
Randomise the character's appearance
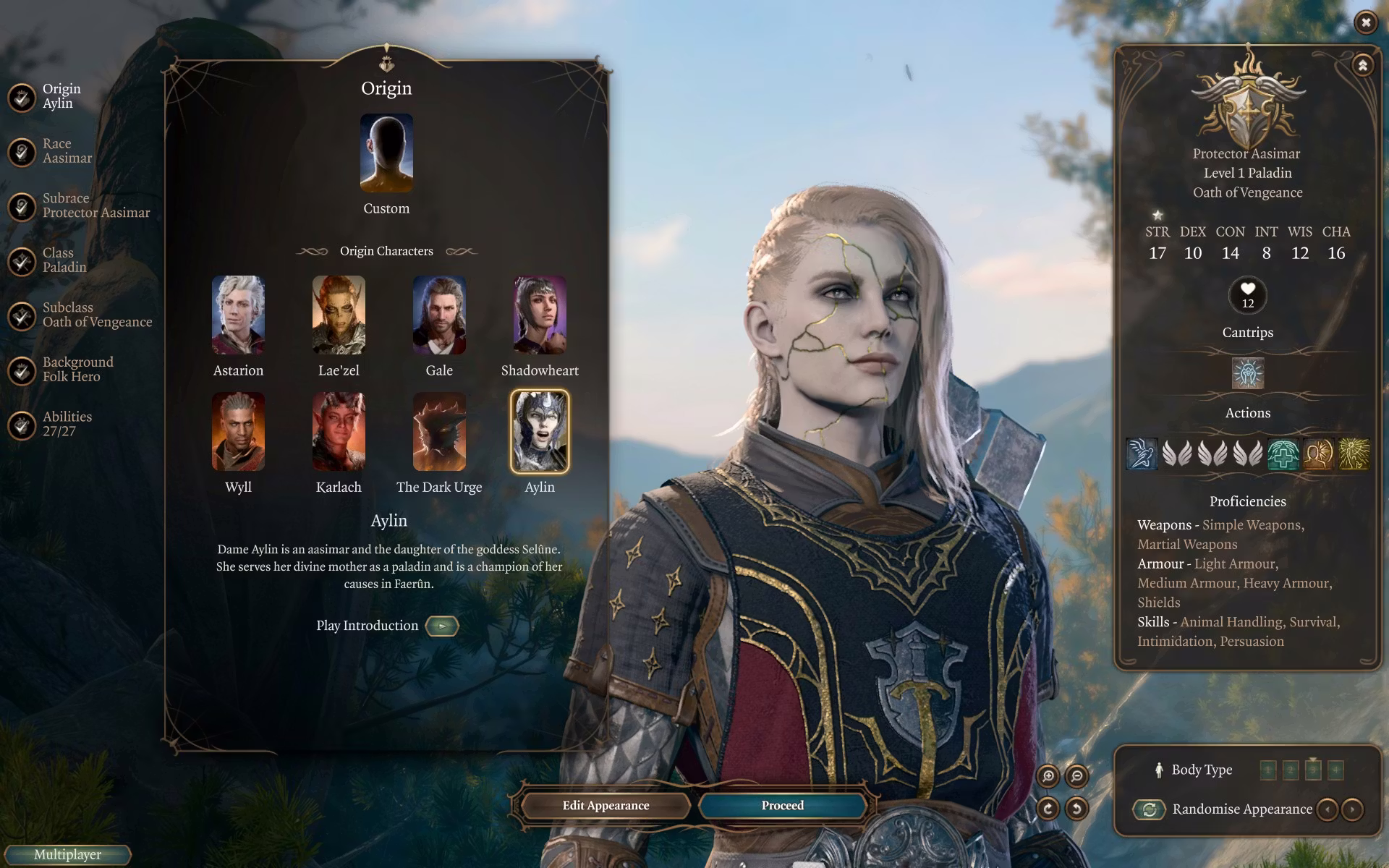1150,809
